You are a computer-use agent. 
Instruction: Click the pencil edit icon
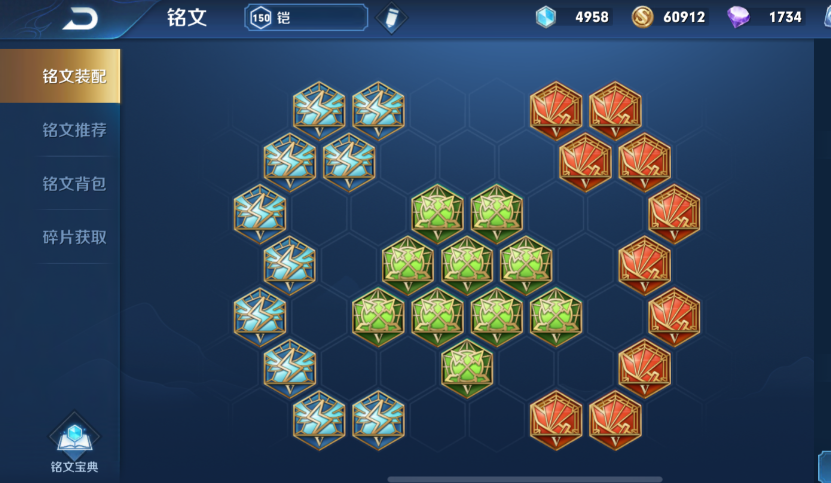(x=390, y=18)
